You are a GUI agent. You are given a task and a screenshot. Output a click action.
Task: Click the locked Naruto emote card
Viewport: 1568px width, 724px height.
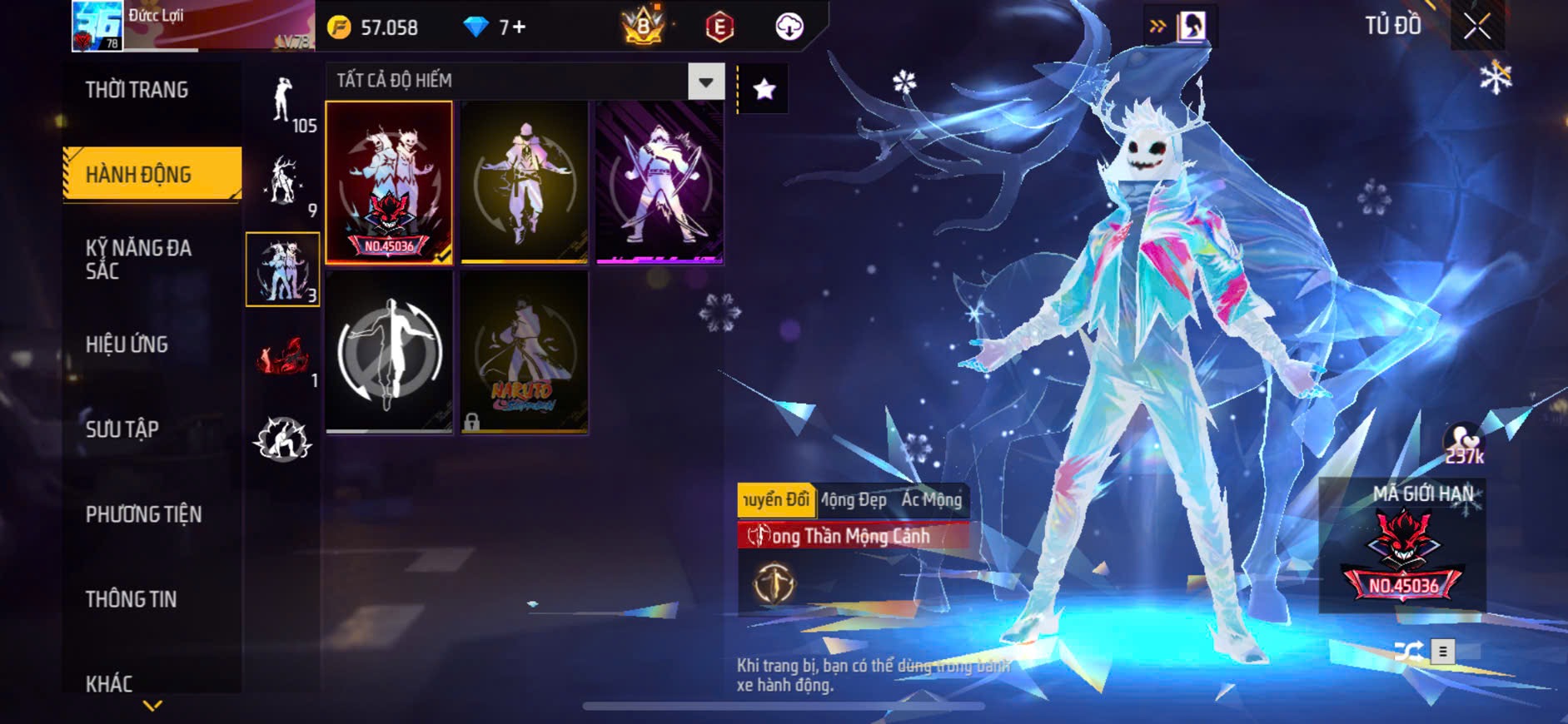pos(524,352)
